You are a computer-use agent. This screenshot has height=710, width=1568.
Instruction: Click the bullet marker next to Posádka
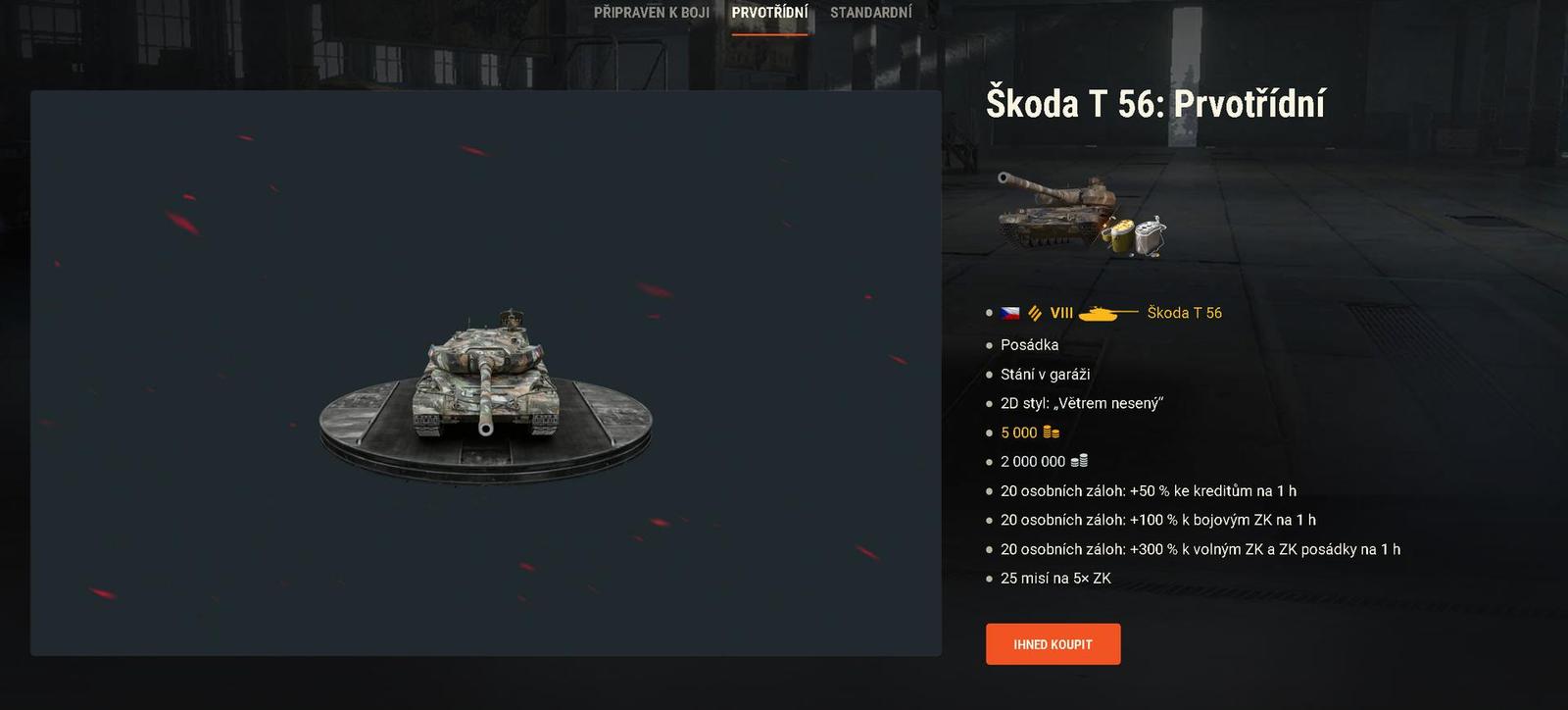tap(990, 345)
